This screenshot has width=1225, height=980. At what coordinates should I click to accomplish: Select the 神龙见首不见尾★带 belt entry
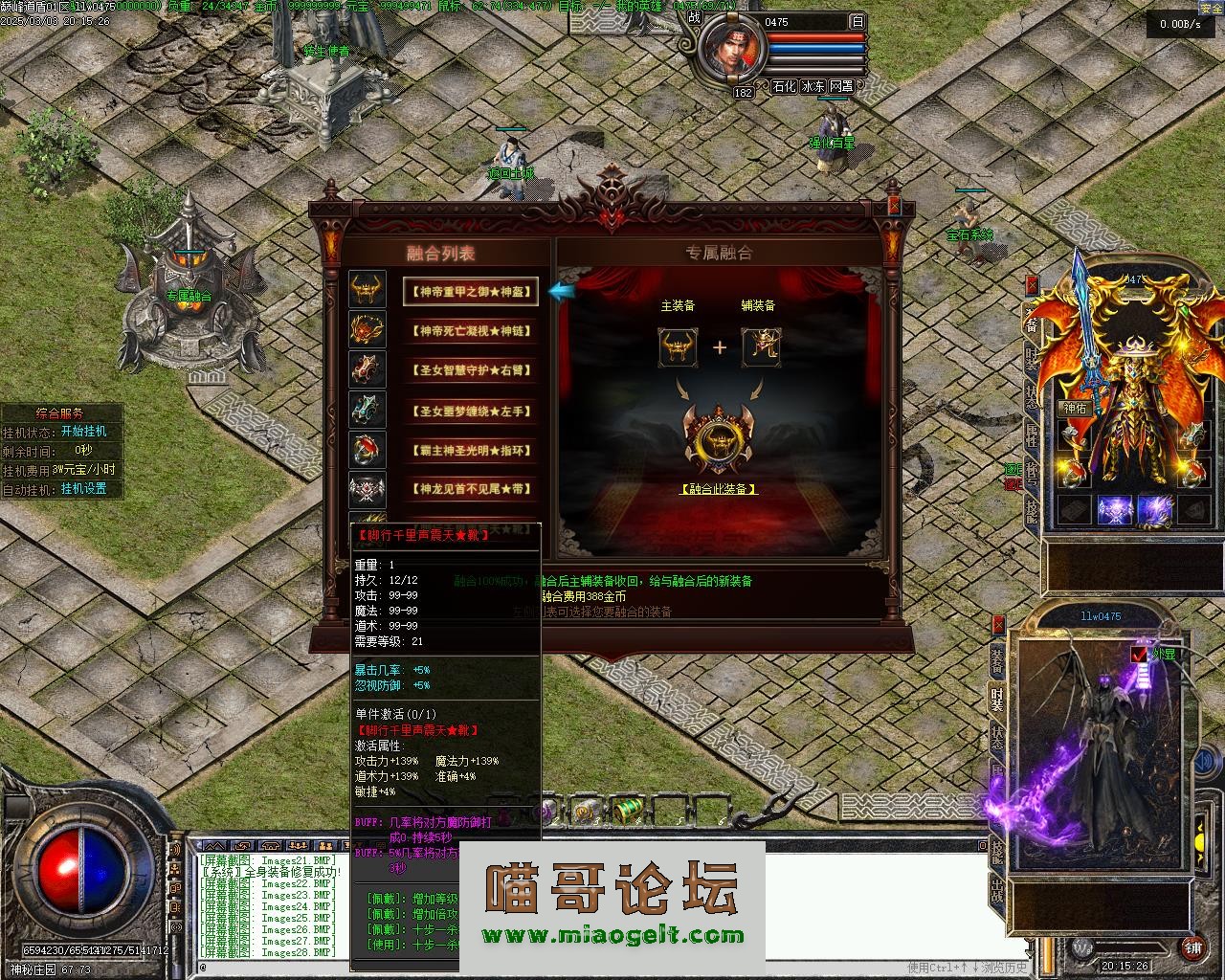click(x=470, y=489)
